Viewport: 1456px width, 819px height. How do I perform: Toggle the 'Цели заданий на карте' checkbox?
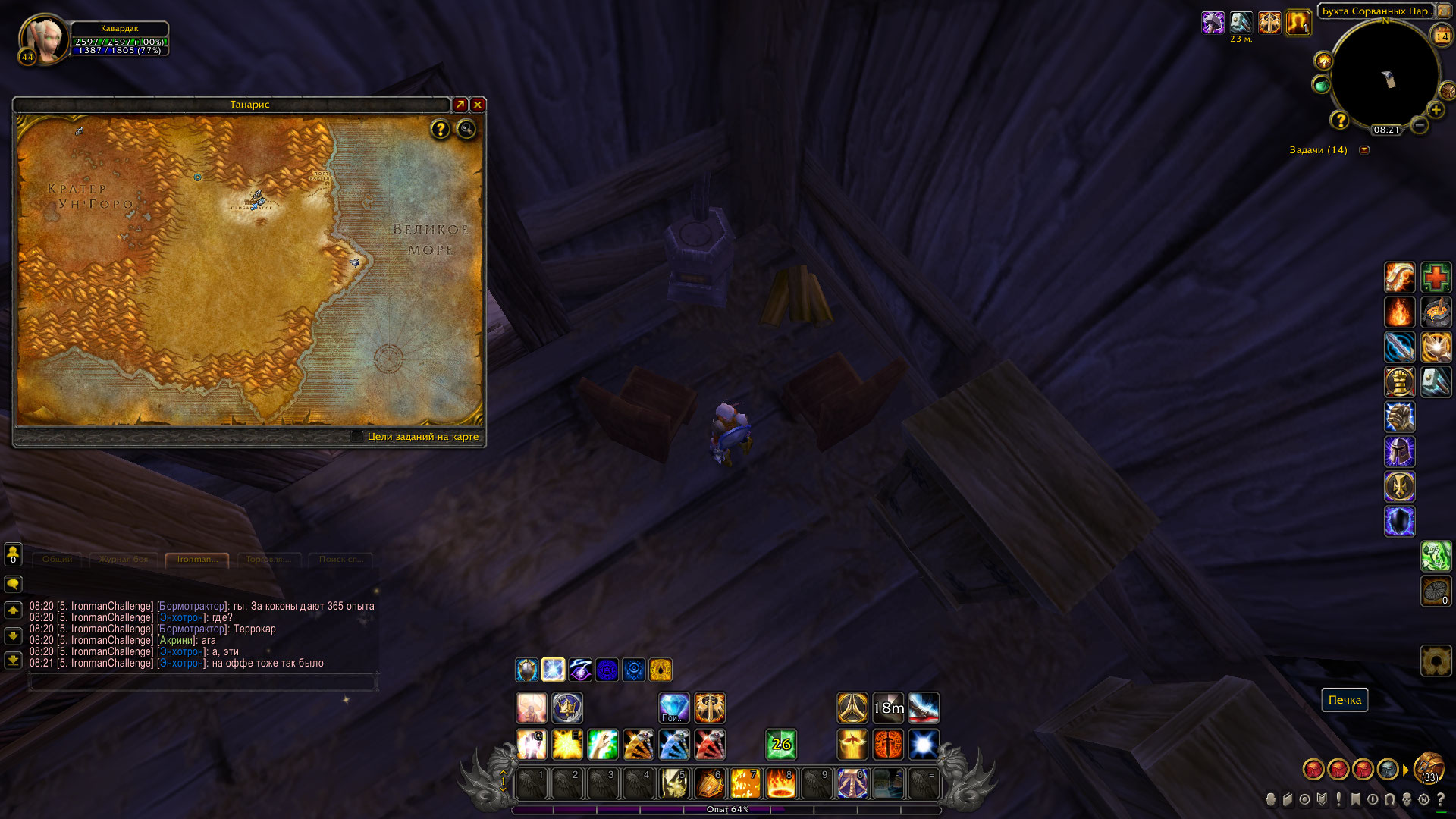tap(358, 436)
